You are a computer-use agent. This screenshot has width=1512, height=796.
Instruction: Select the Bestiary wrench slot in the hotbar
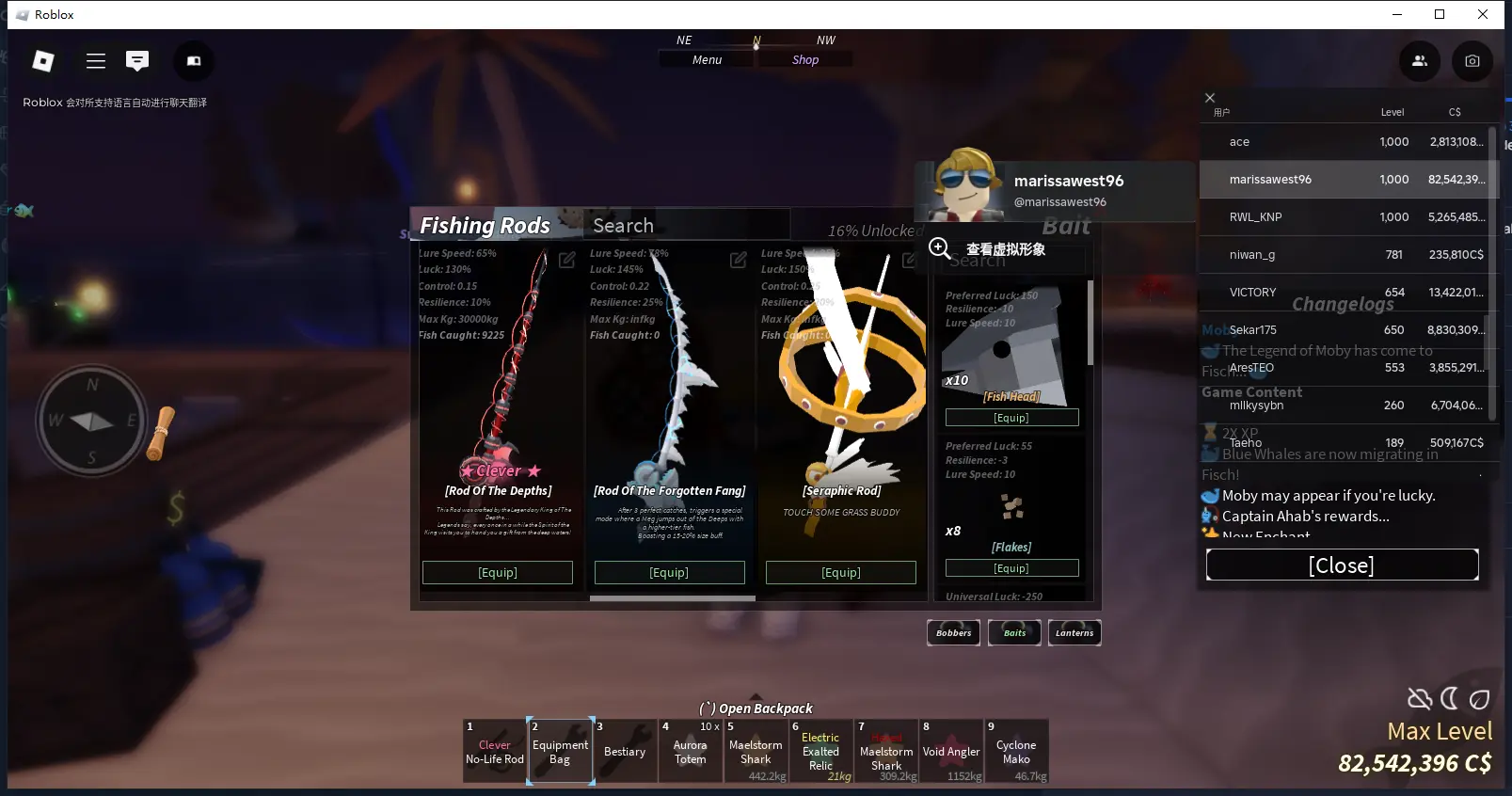[x=625, y=751]
